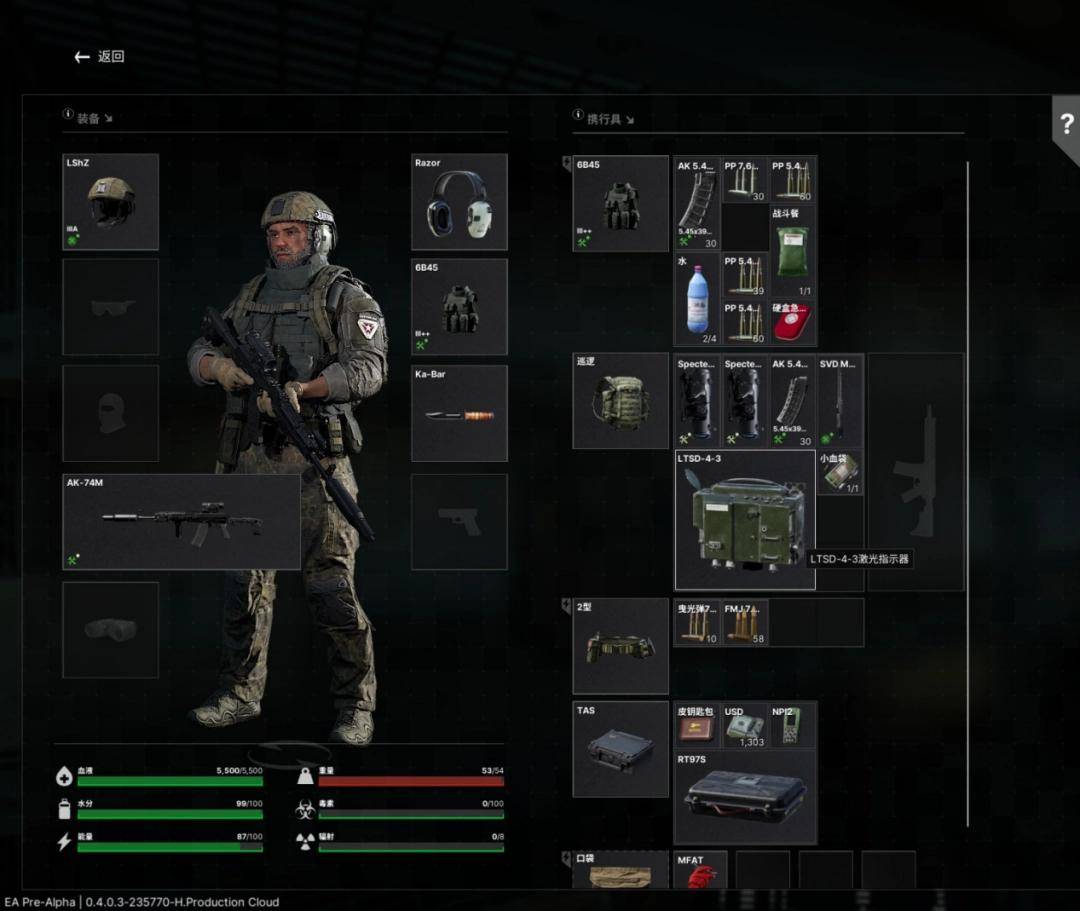Open the TAS secure case slot

[620, 749]
